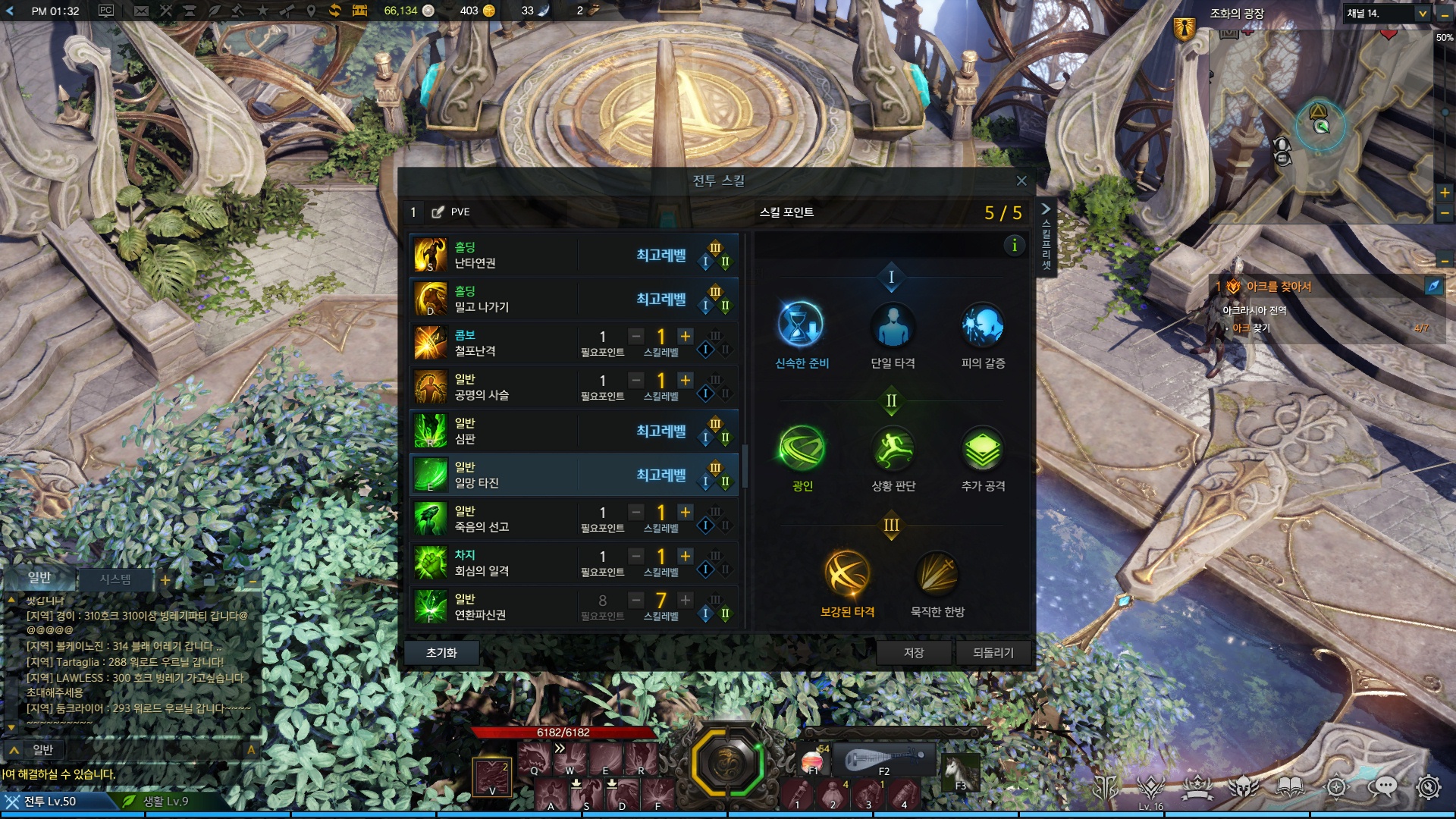Increase 철포난격 skill level with plus
Screen dimensions: 1456x819
[x=686, y=336]
